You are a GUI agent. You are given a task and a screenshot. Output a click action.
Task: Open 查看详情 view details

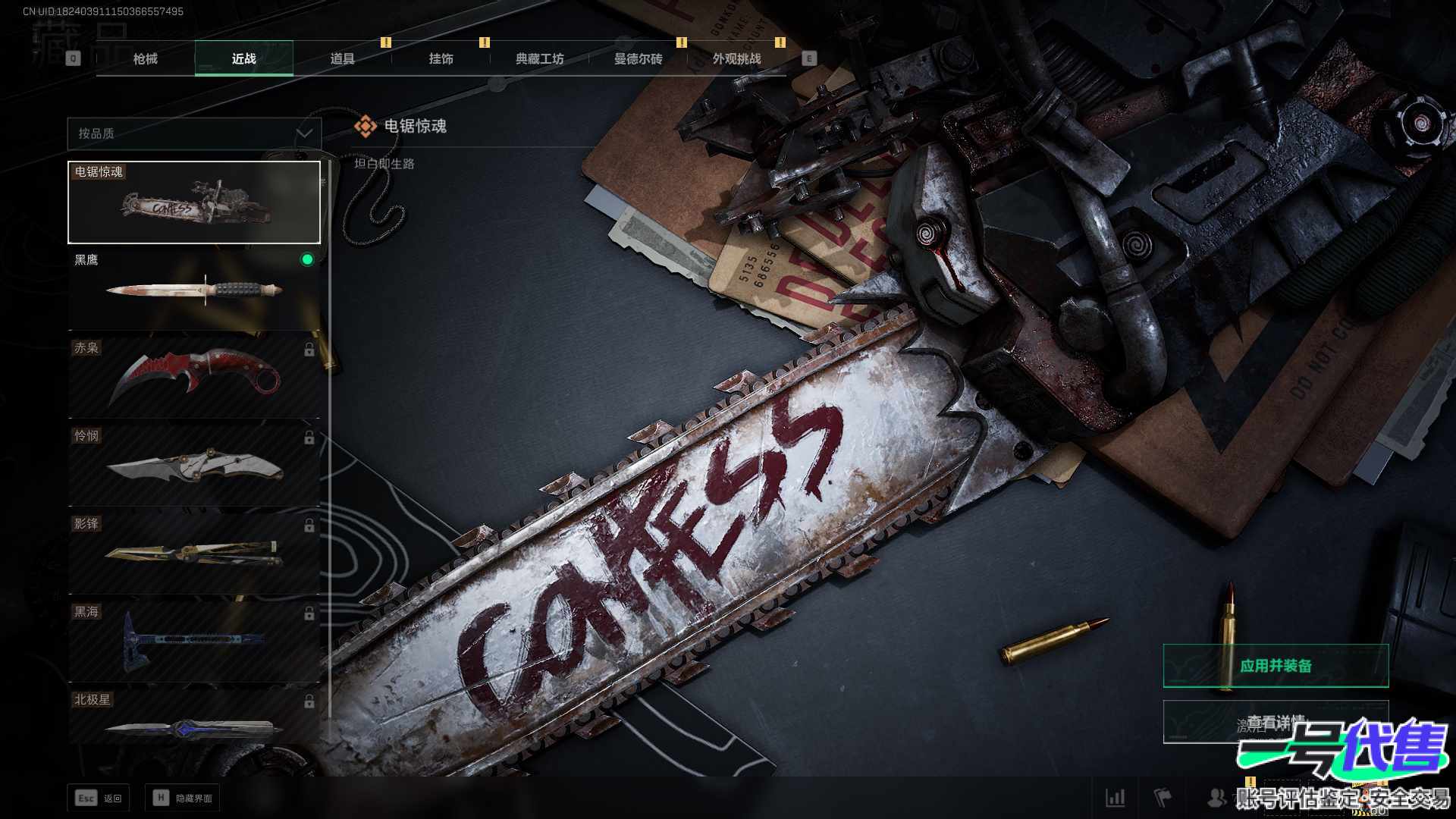point(1276,722)
